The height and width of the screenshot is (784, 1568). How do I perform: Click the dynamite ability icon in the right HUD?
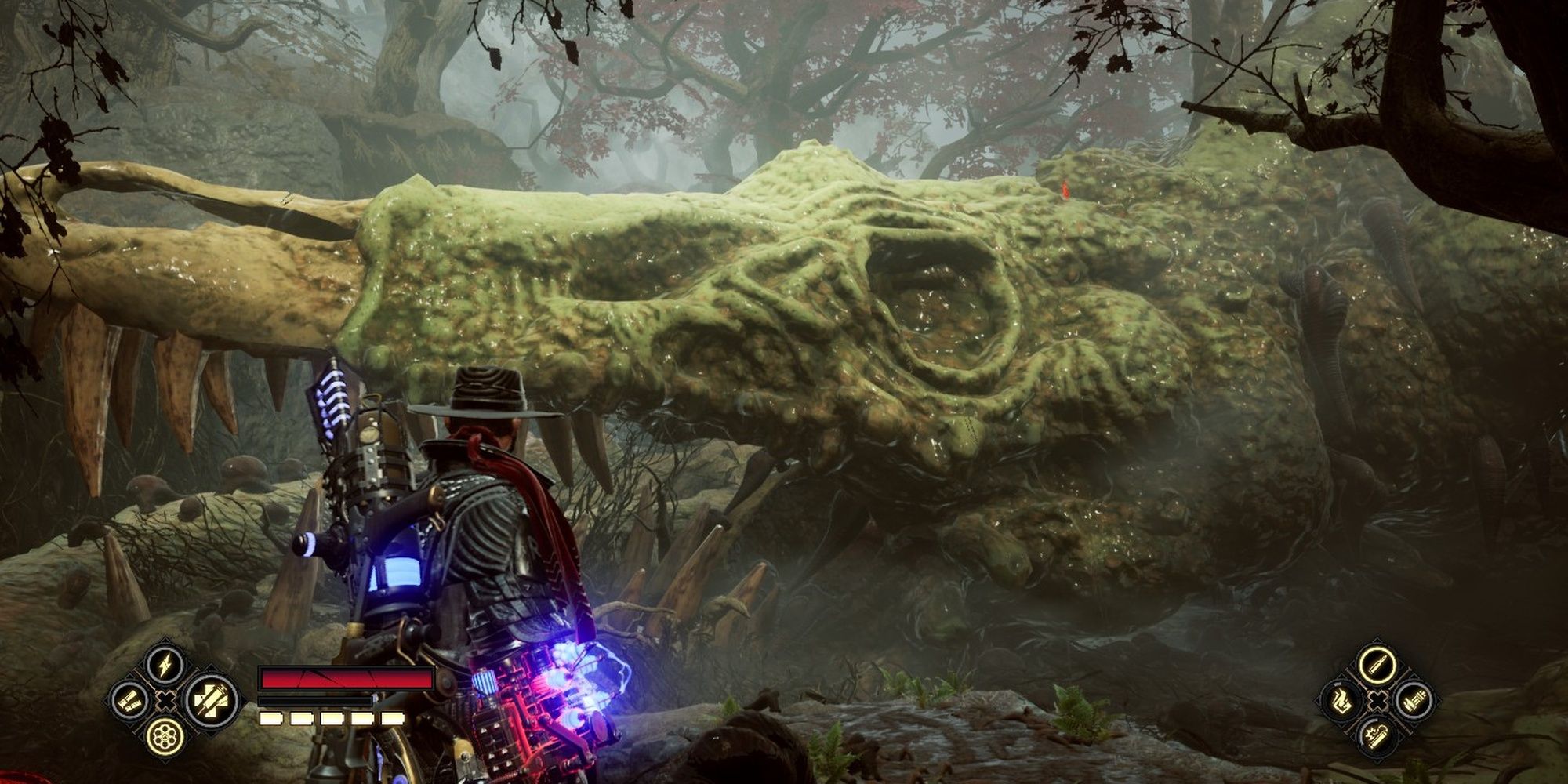tap(1377, 737)
